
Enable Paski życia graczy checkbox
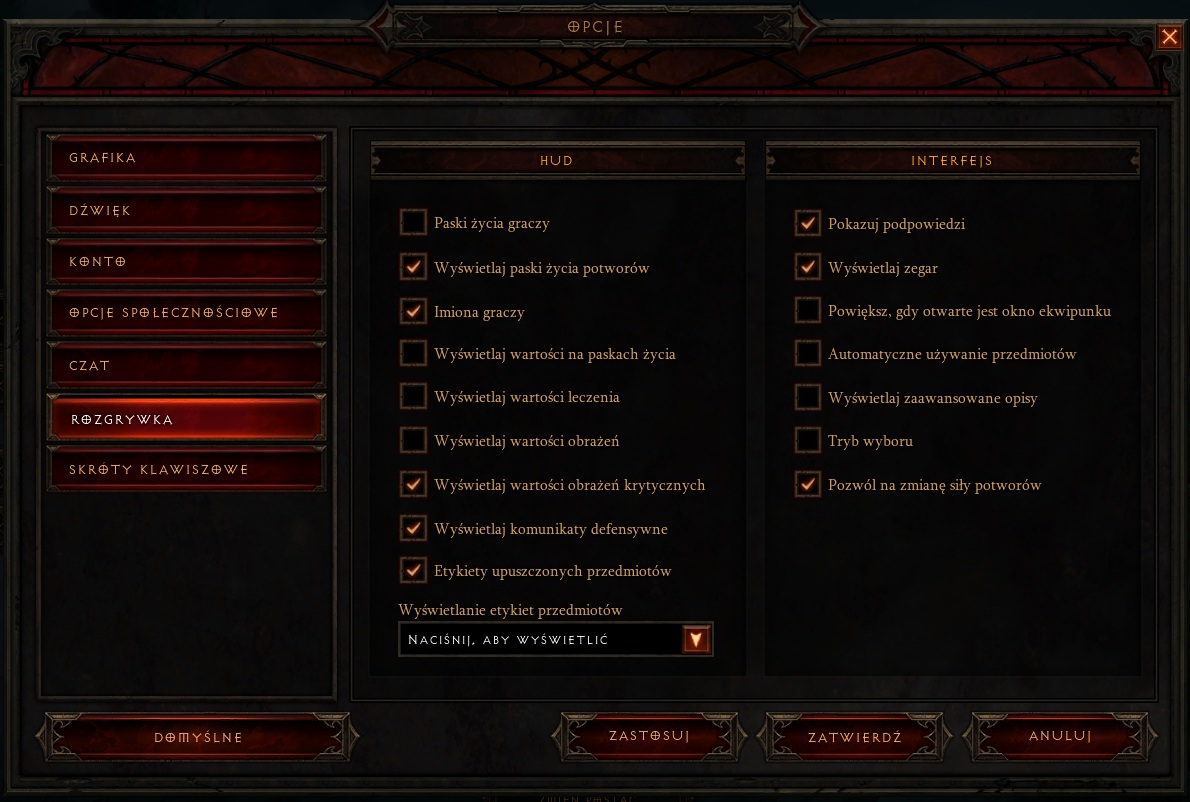point(413,223)
